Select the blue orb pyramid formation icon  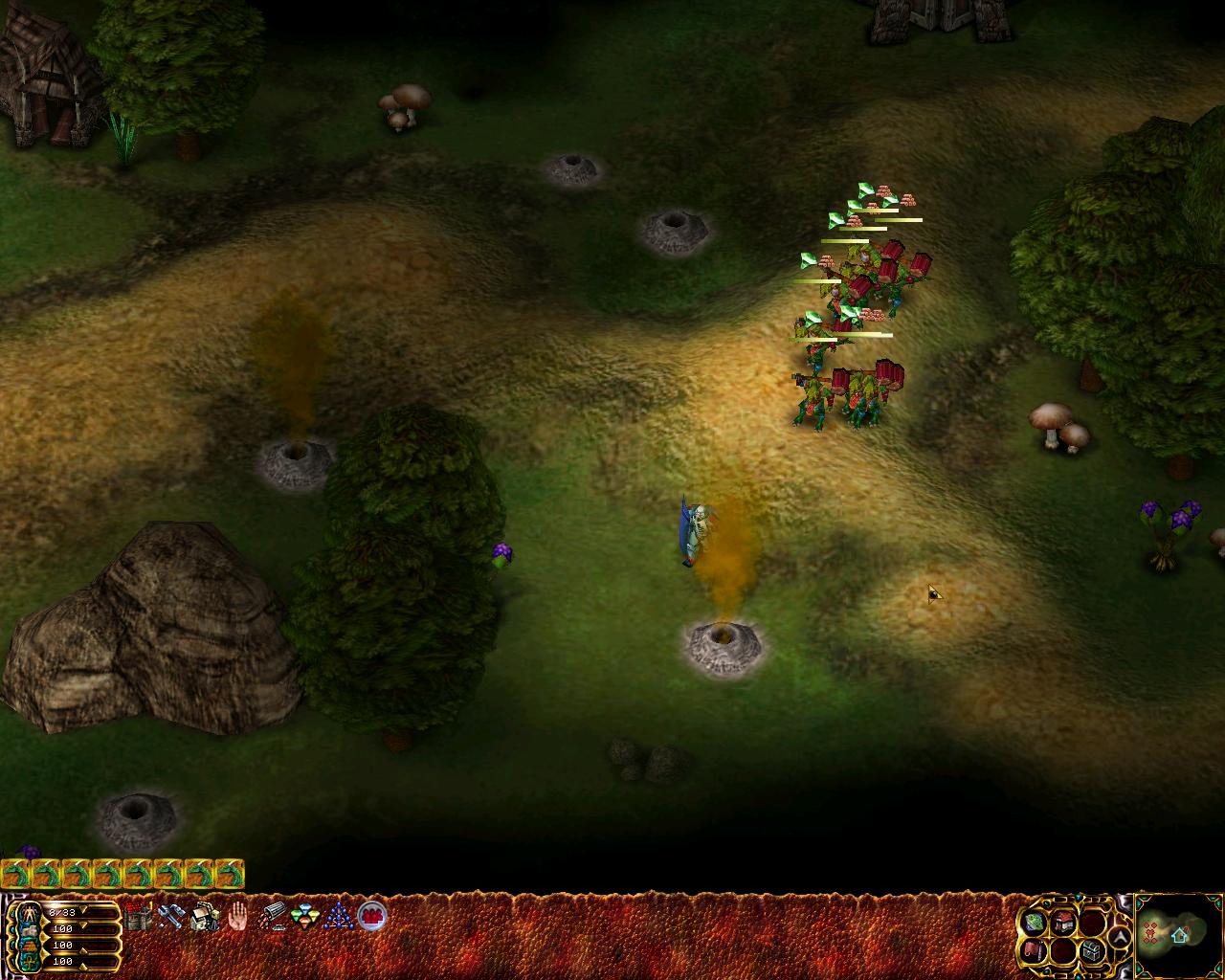[x=337, y=917]
